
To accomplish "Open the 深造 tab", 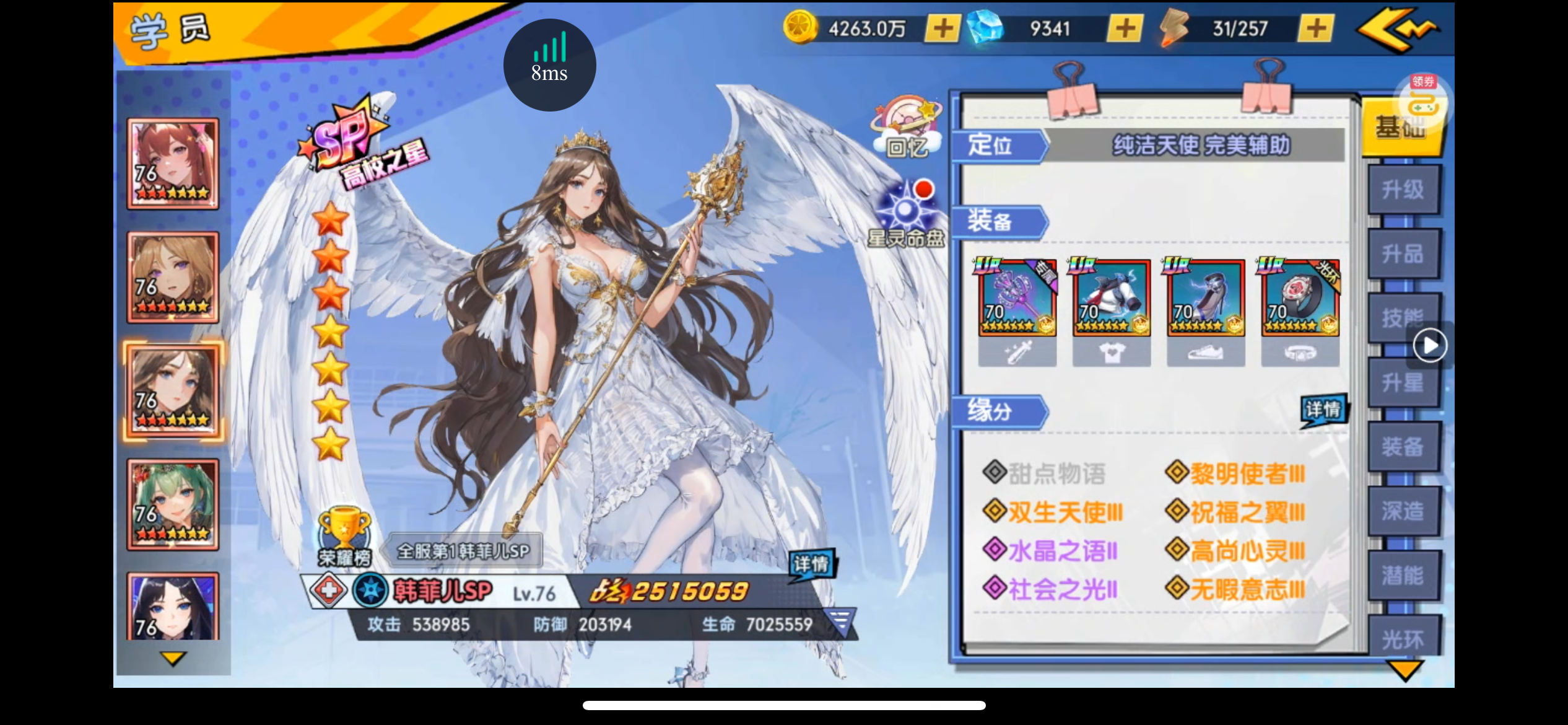I will (1403, 511).
